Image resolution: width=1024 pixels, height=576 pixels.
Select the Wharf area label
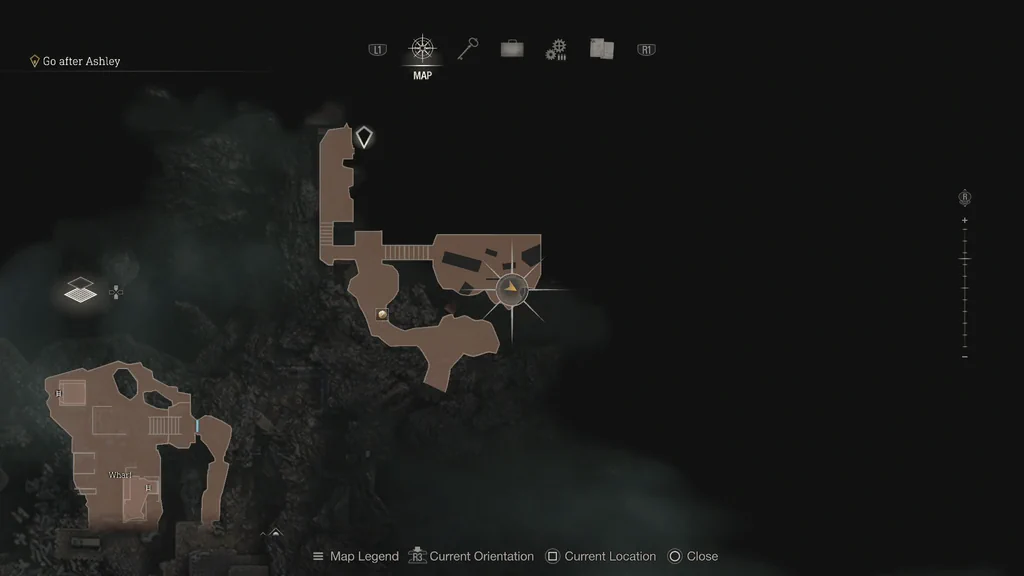coord(120,475)
